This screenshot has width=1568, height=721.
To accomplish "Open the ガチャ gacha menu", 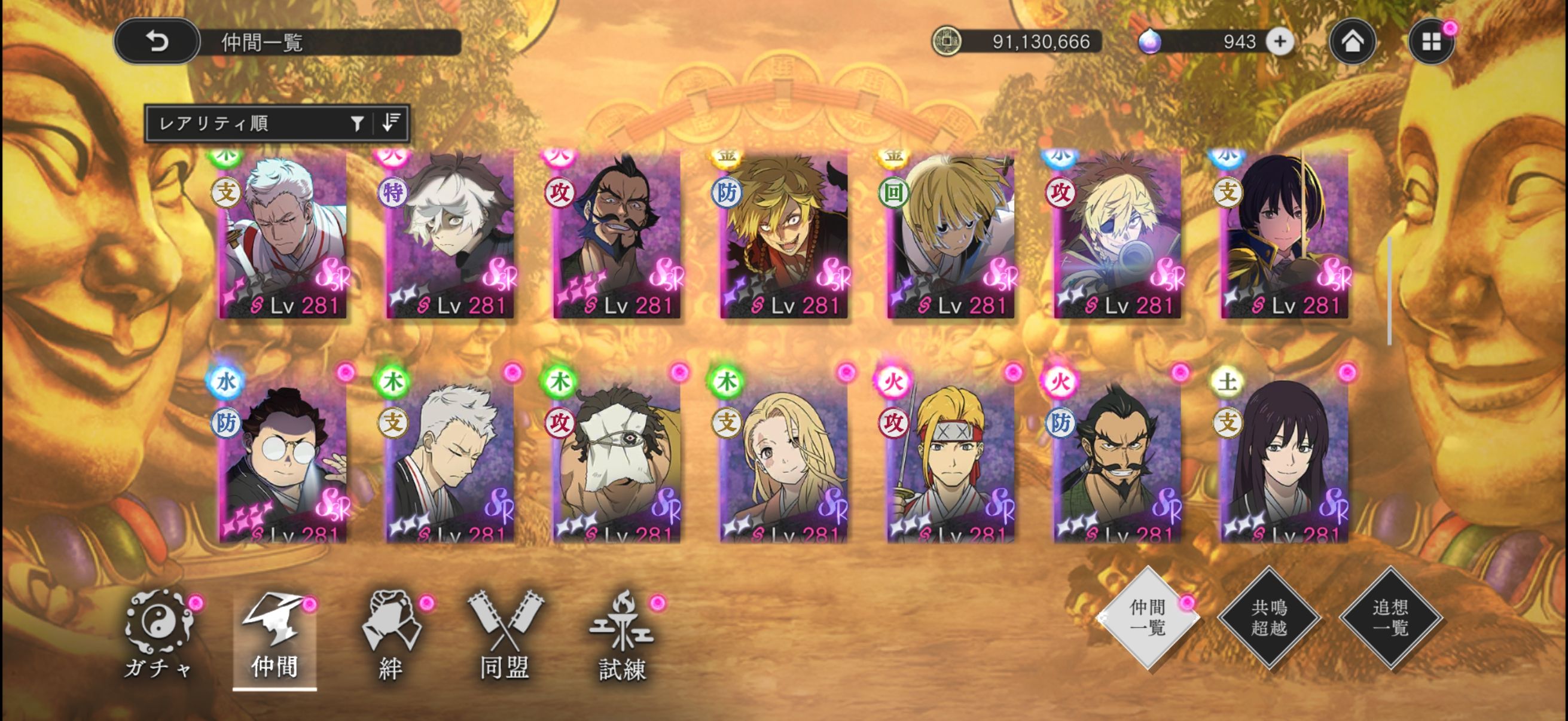I will pos(158,636).
